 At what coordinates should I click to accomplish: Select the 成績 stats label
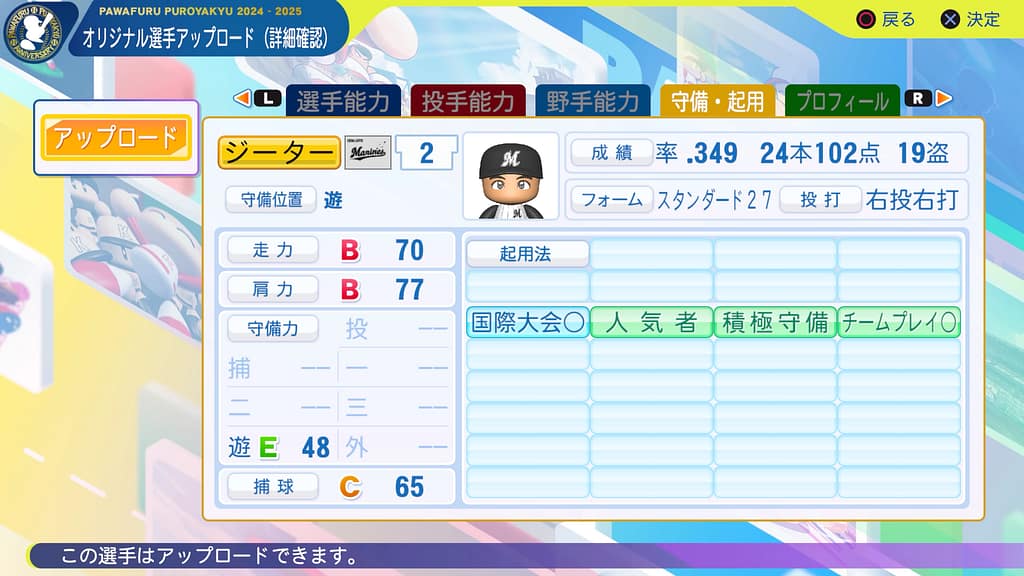click(612, 153)
